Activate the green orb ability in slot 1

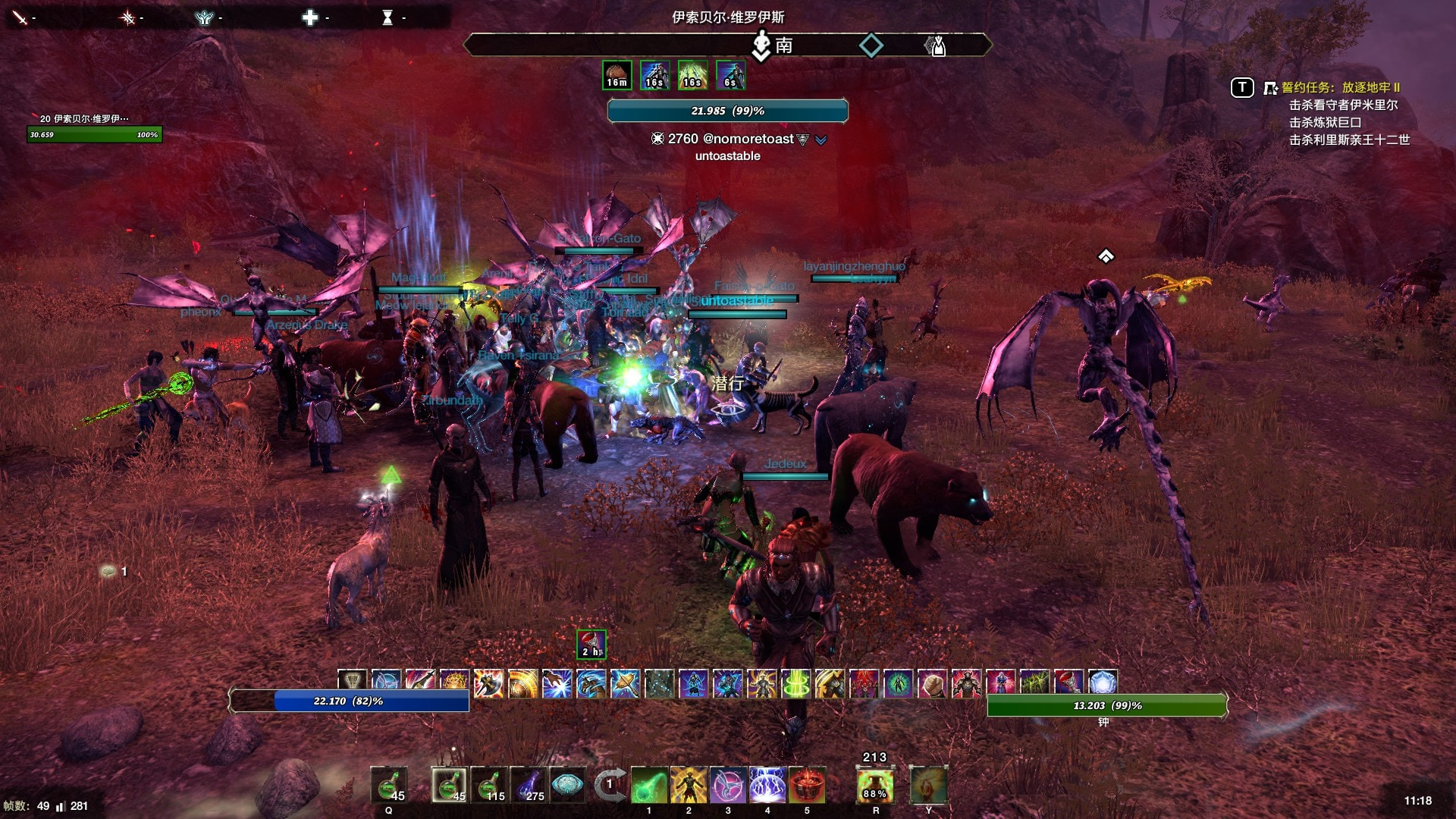coord(649,785)
